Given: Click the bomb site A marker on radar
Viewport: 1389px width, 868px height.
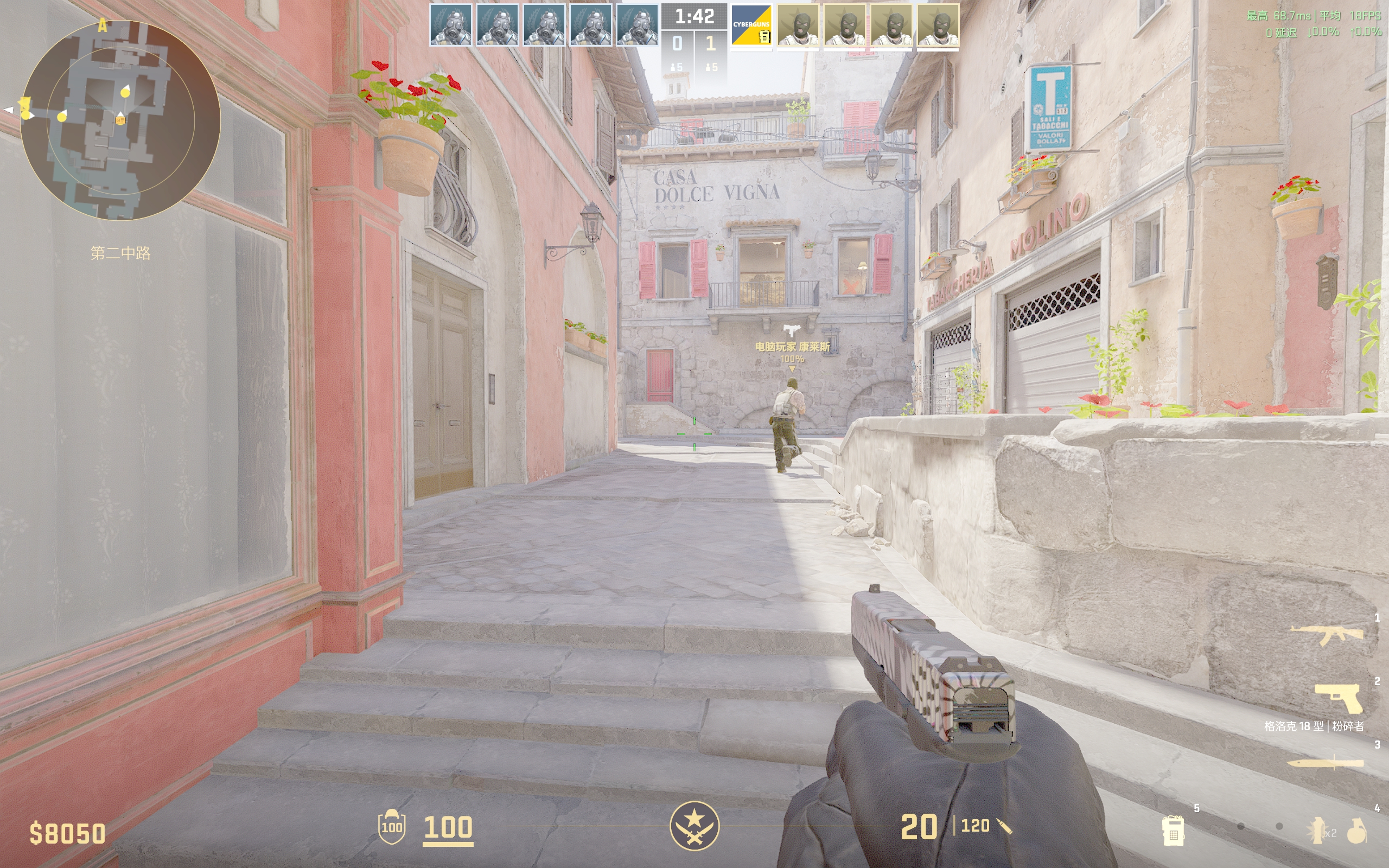Looking at the screenshot, I should tap(103, 25).
